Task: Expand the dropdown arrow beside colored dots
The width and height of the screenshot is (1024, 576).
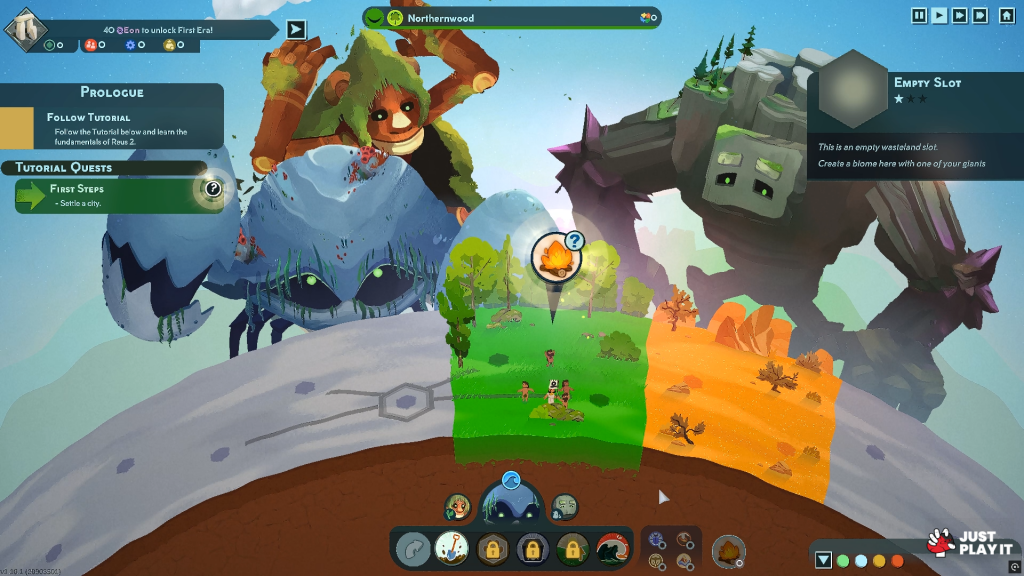Action: click(x=823, y=560)
